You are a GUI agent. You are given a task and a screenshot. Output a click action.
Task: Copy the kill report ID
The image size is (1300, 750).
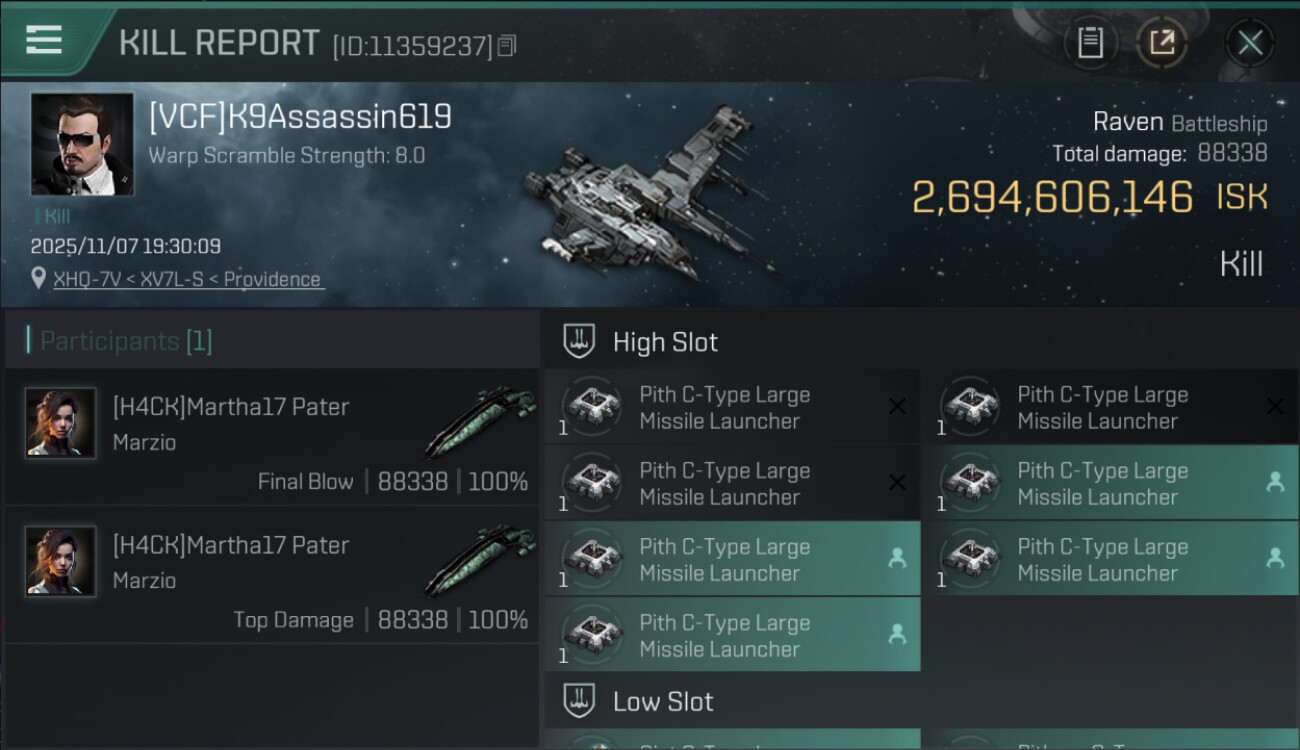point(507,45)
